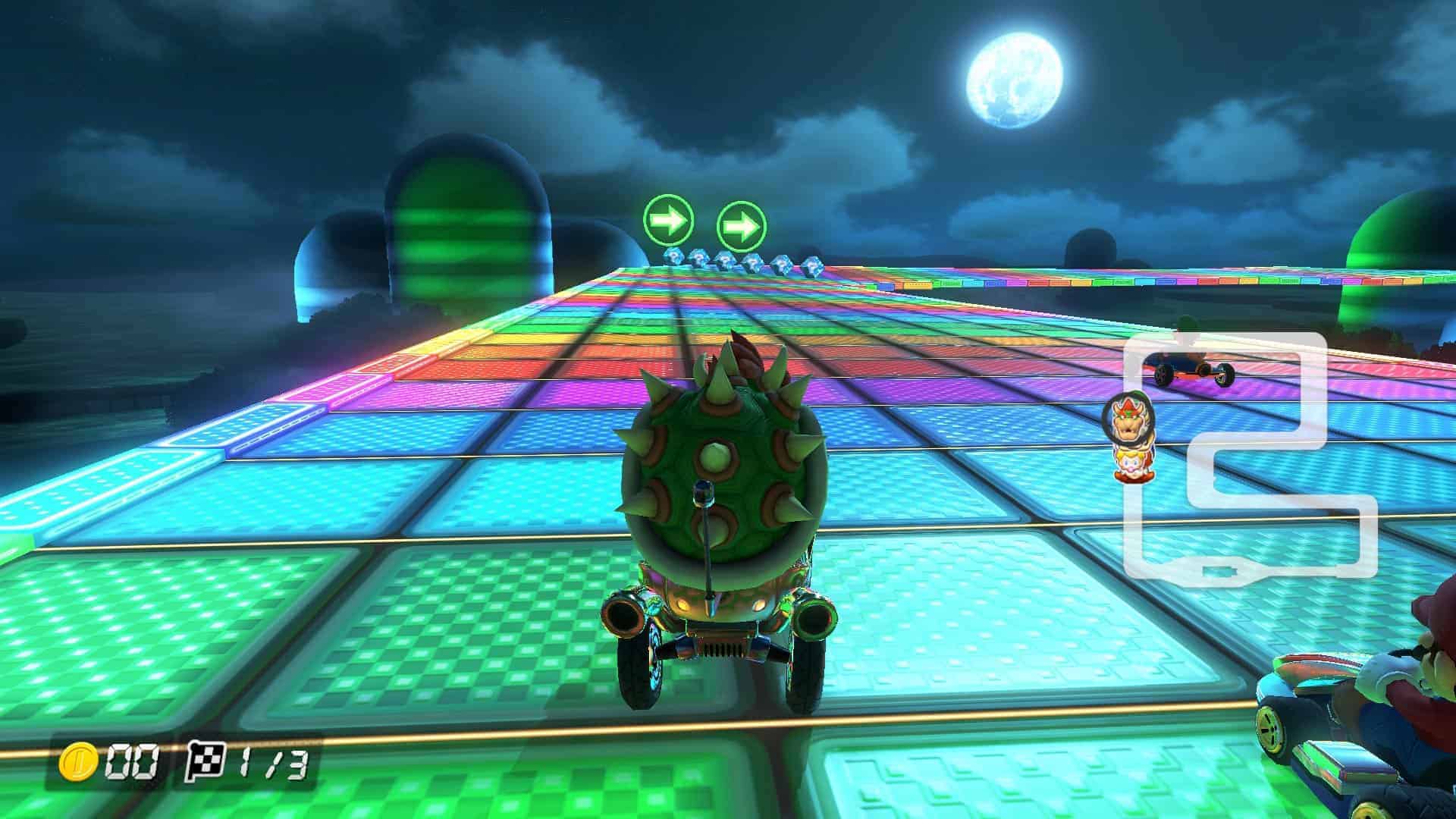Select Peach's marker on the course map
The width and height of the screenshot is (1456, 819).
pos(1131,464)
